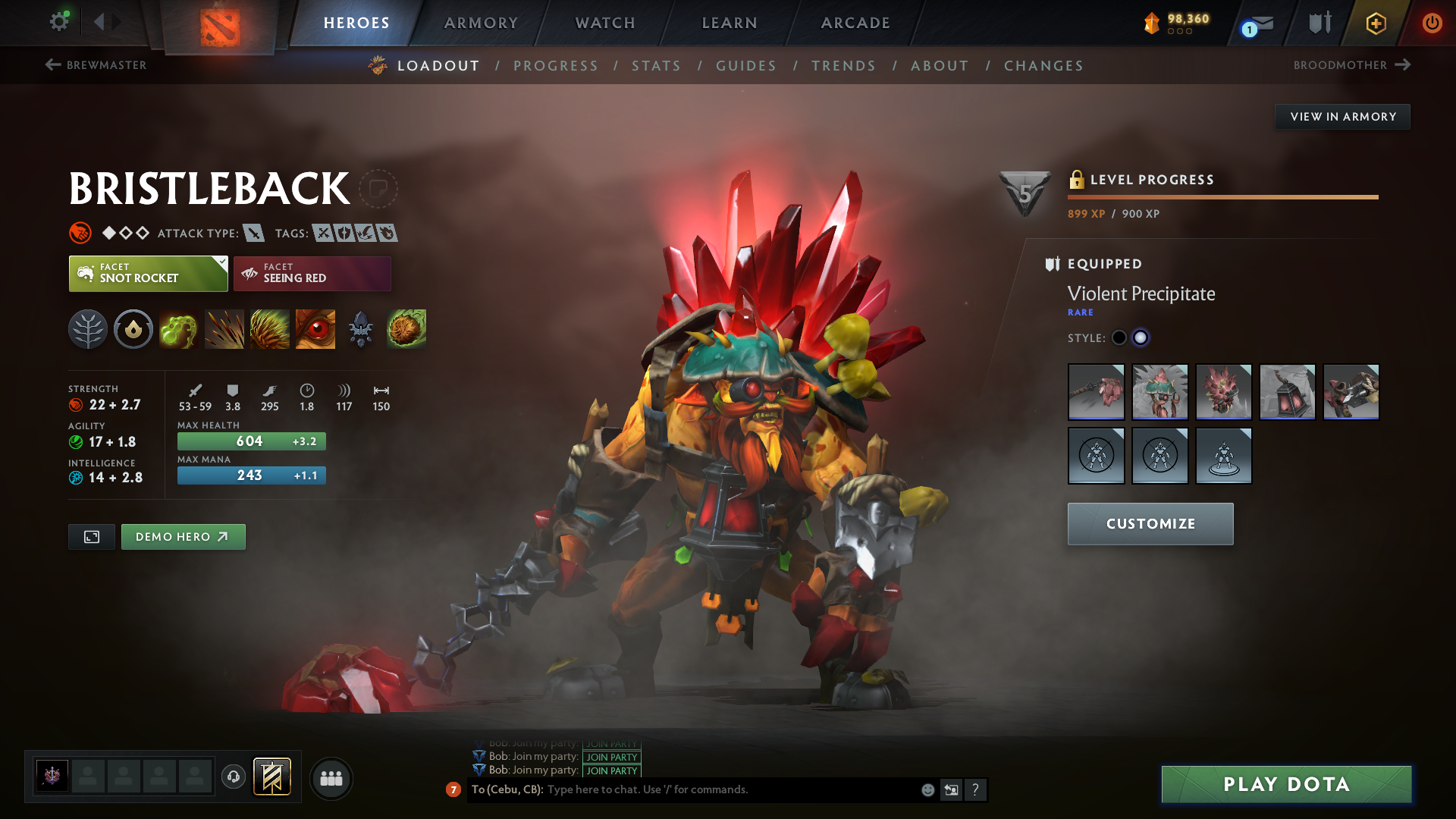Open the Armory tab

coord(481,23)
